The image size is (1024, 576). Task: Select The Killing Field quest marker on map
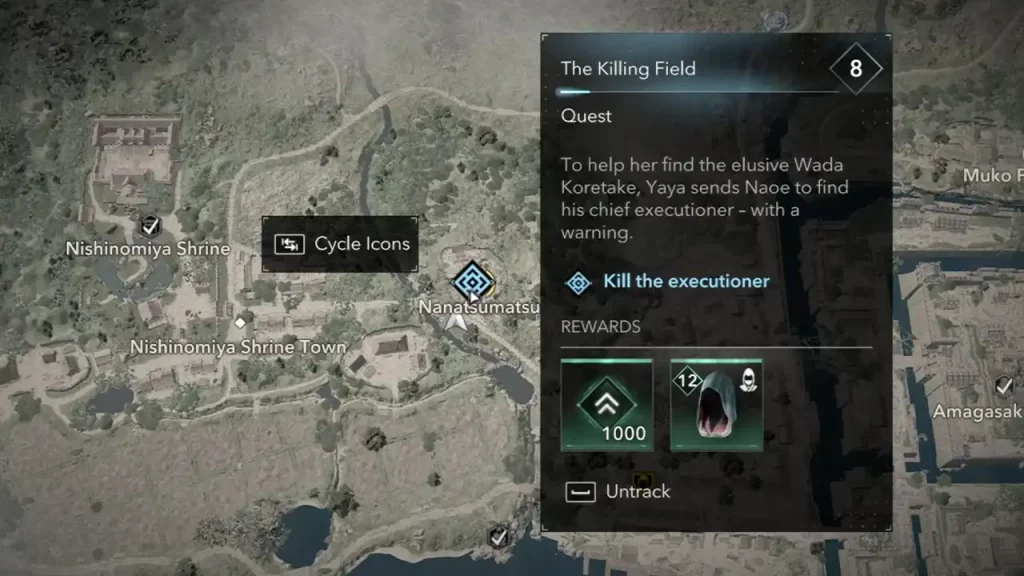[x=469, y=282]
